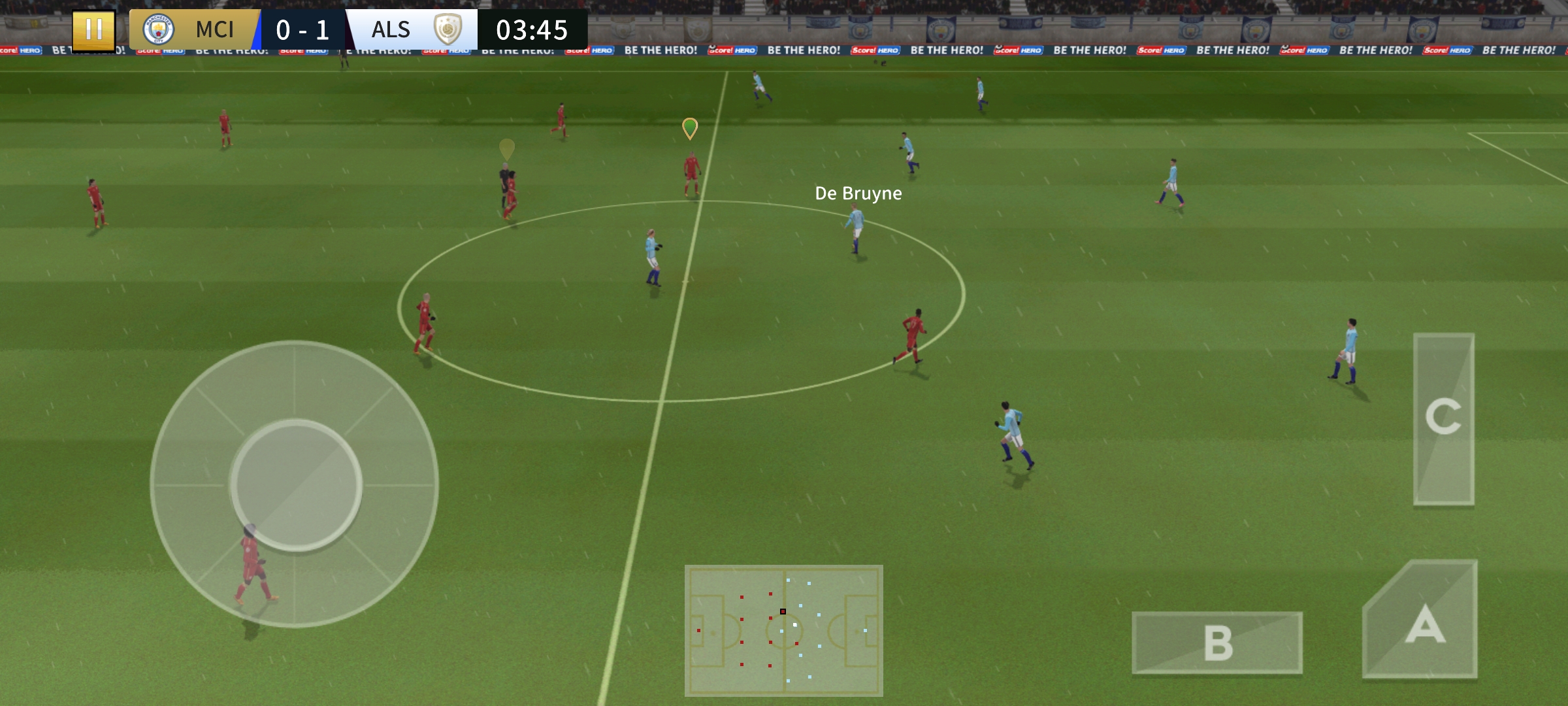The width and height of the screenshot is (1568, 706).
Task: Touch the virtual joystick thumb knob
Action: [296, 484]
